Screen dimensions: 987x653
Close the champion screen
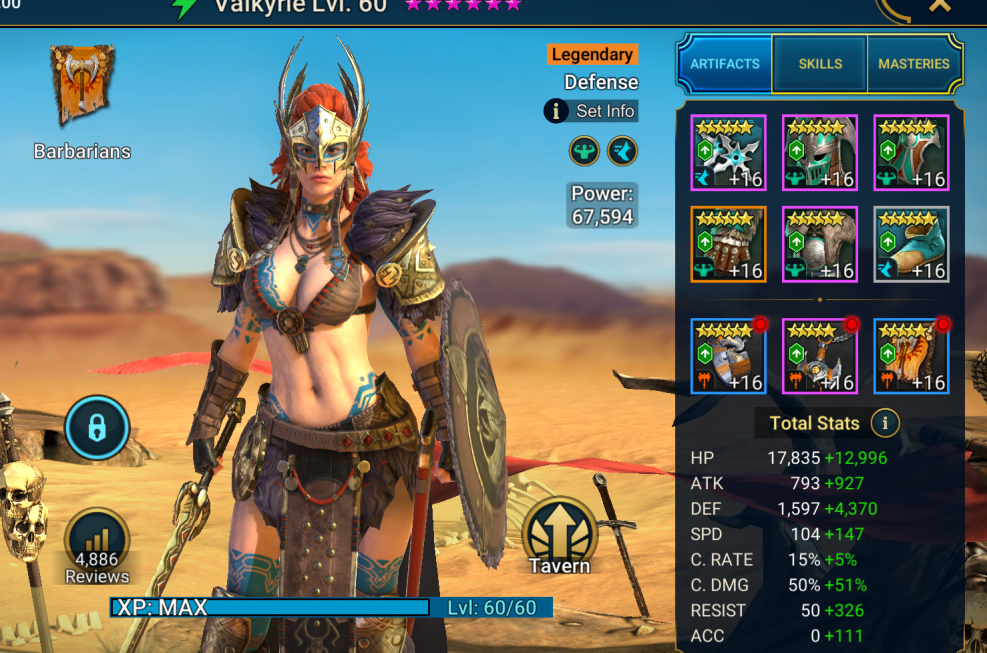tap(940, 6)
